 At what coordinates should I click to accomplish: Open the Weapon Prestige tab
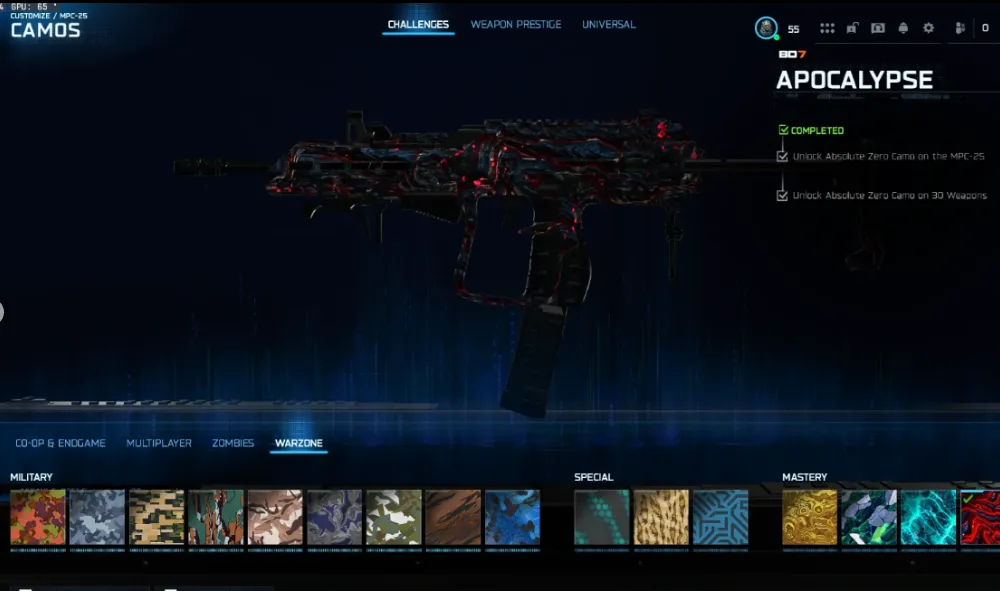coord(516,25)
